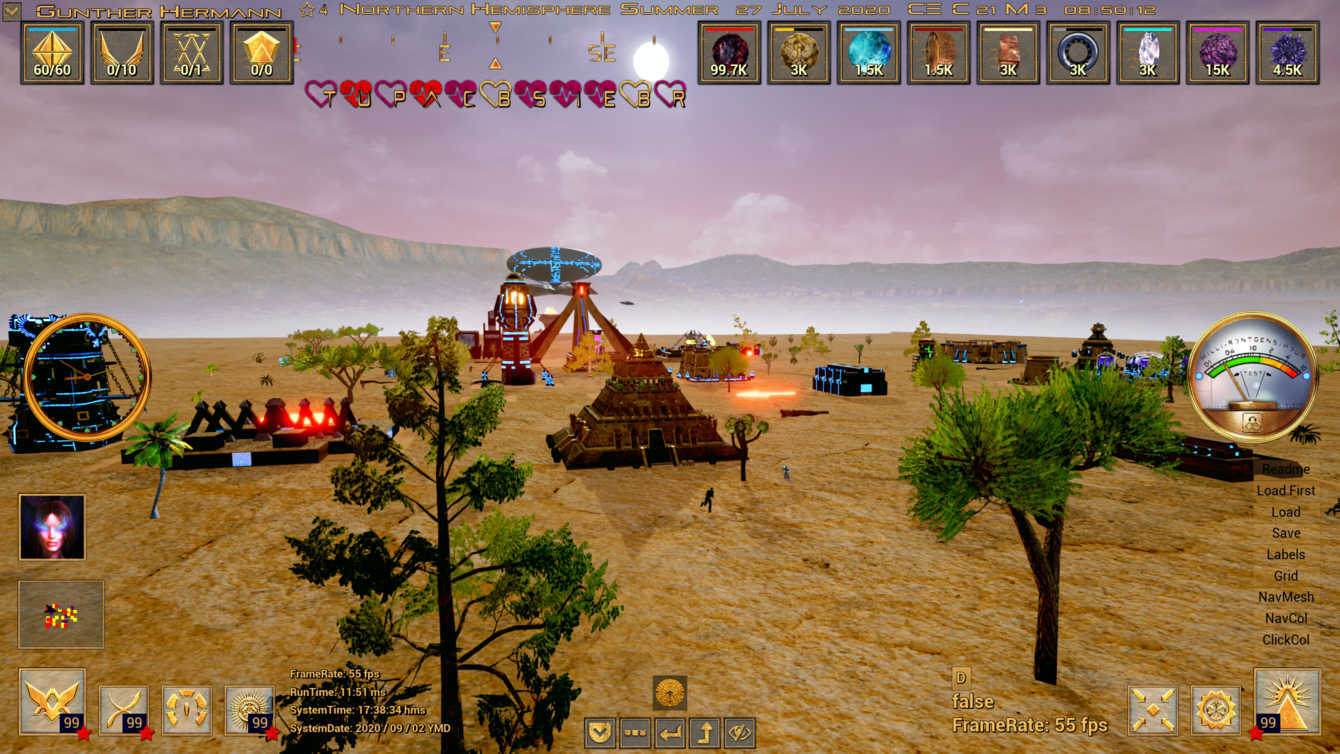Click the three-dots toolbar button
This screenshot has width=1340, height=754.
[634, 733]
